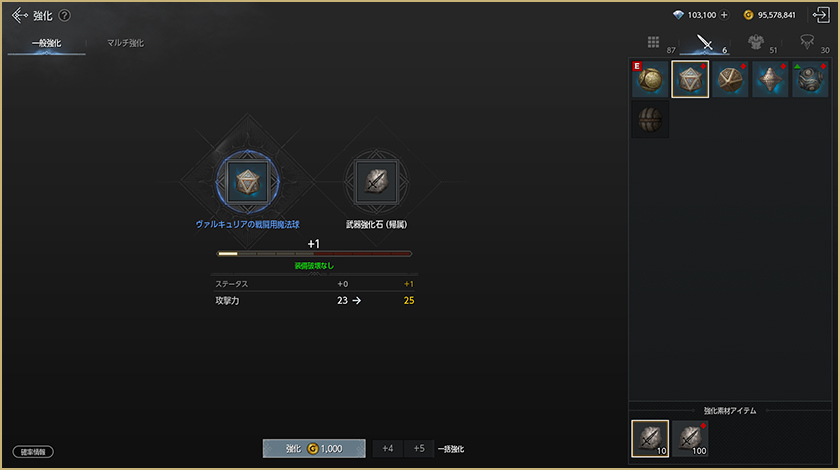Image resolution: width=840 pixels, height=470 pixels.
Task: Switch to the armor filter tab
Action: click(x=756, y=43)
